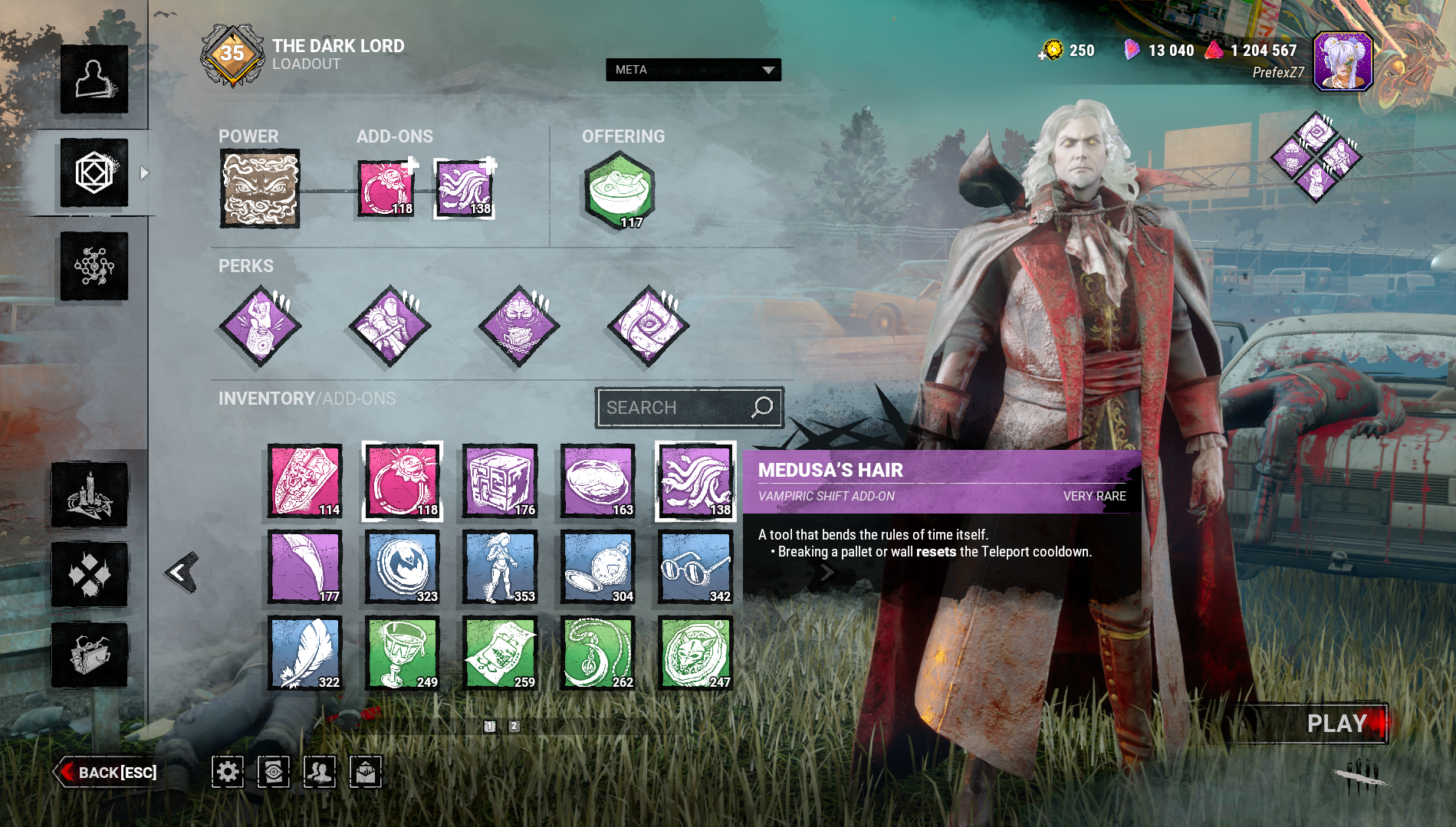The height and width of the screenshot is (827, 1456).
Task: Choose the green goblet add-on with 249
Action: tap(403, 654)
